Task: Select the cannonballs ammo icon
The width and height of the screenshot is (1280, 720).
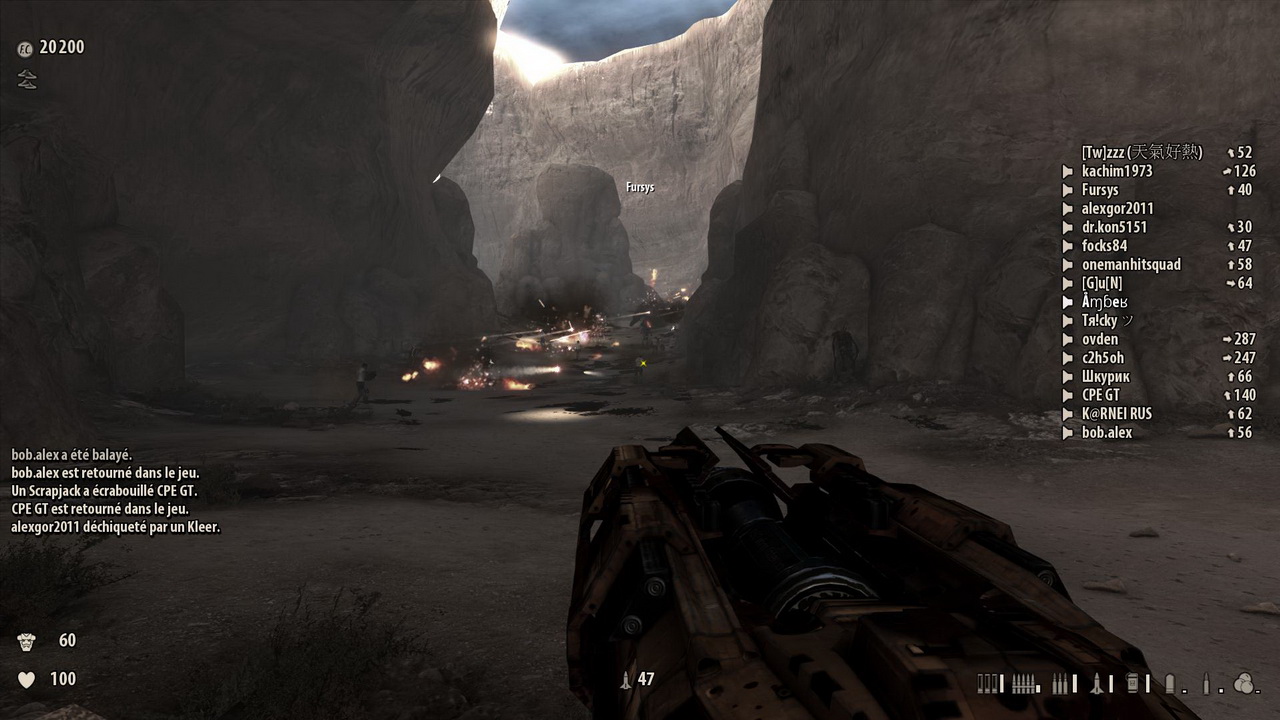Action: click(1243, 684)
